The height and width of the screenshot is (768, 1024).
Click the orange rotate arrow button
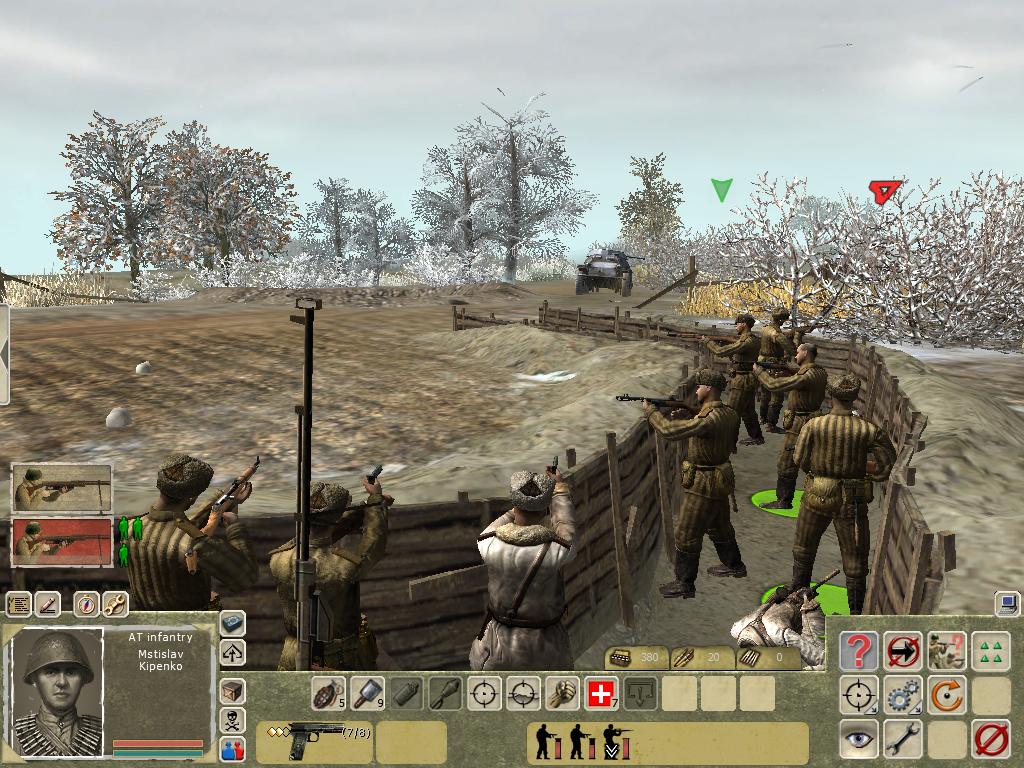[946, 695]
